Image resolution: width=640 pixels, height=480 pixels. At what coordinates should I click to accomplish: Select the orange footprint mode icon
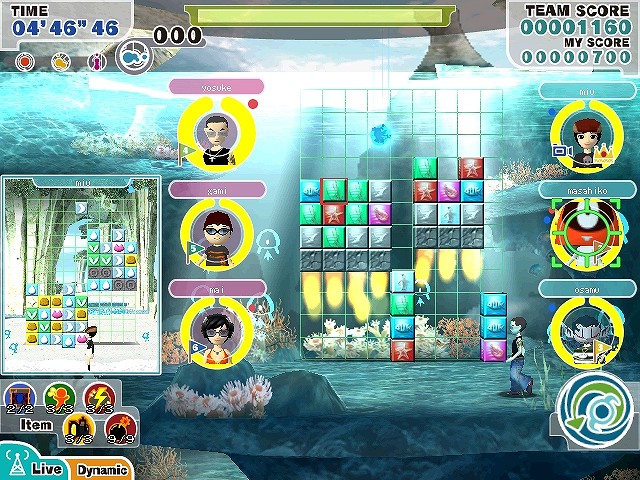(x=61, y=61)
